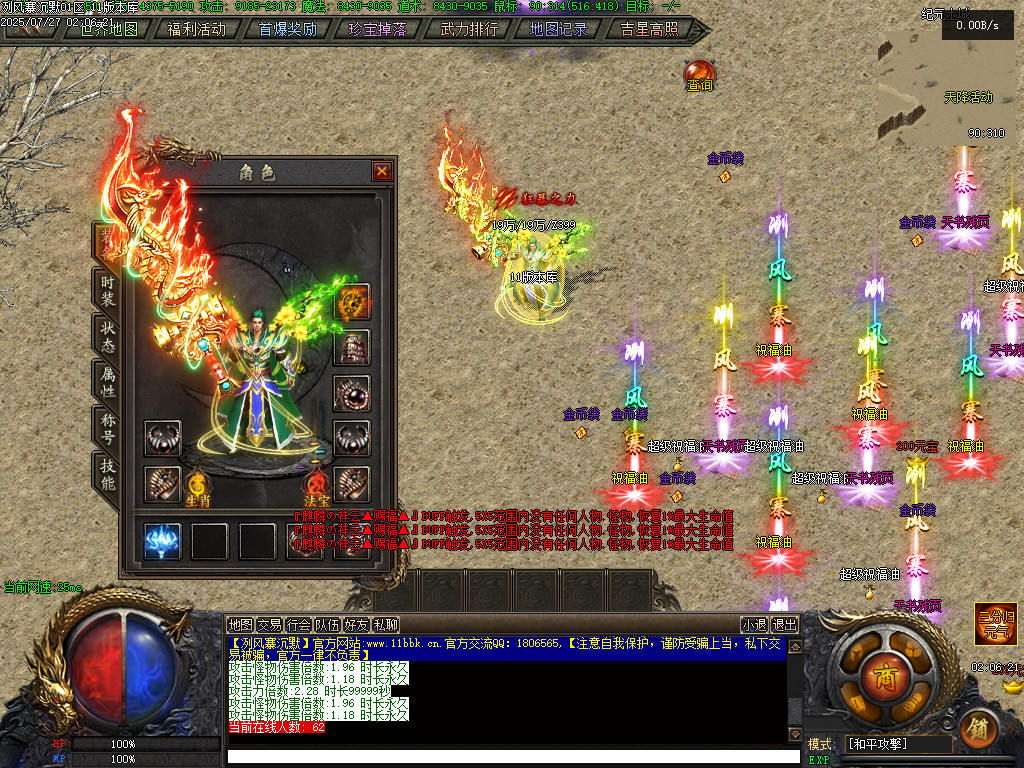1024x768 pixels.
Task: Open the 珍宝掉落 treasure drops menu
Action: tap(377, 29)
